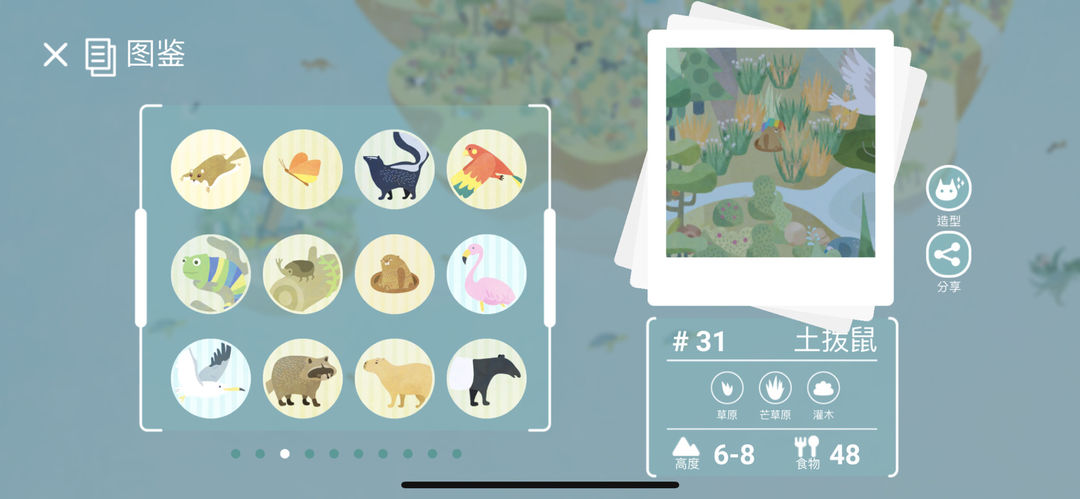Share the photo with 分享
This screenshot has width=1080, height=499.
948,256
